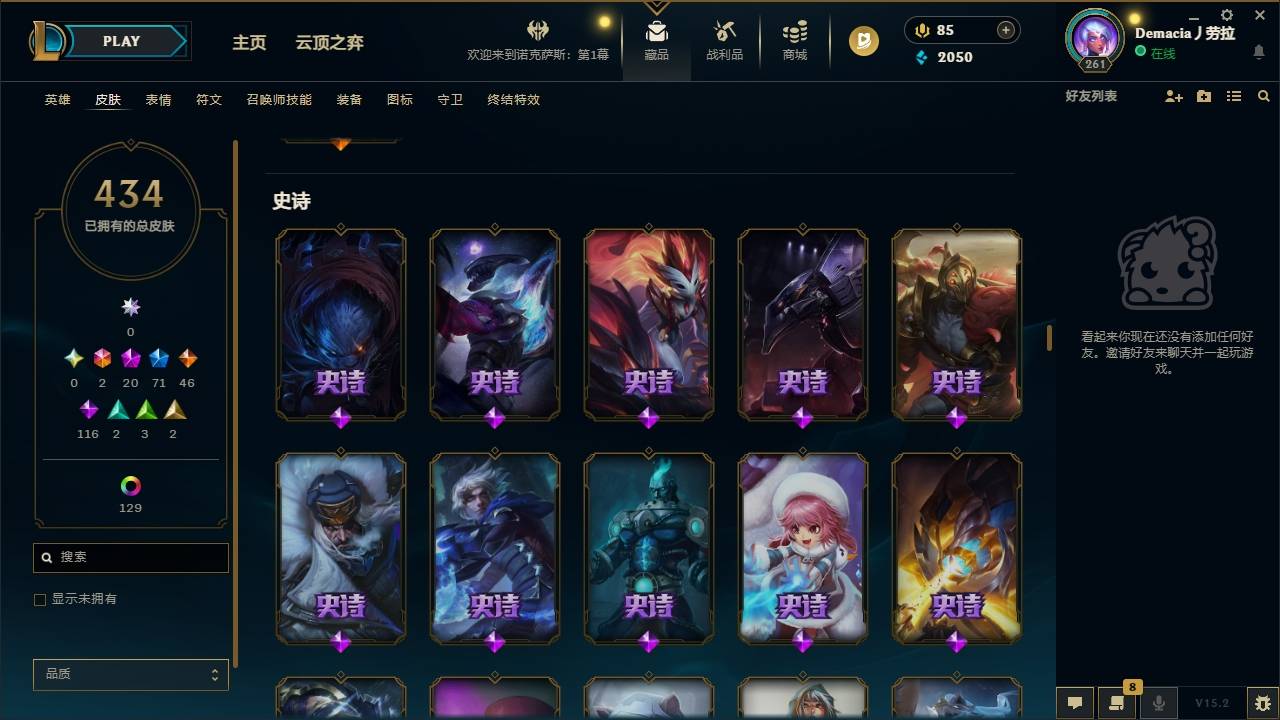Open the Loot (战利品) panel
Viewport: 1280px width, 720px height.
tap(724, 41)
